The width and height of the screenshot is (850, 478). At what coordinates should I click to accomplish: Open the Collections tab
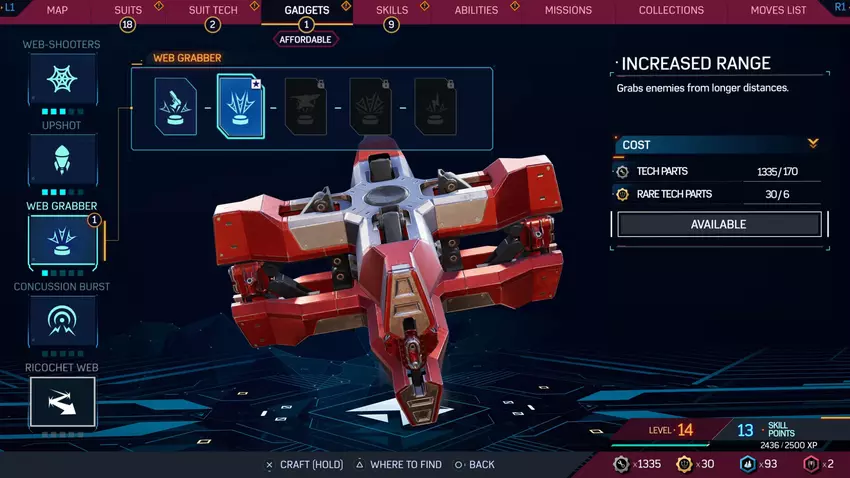click(x=671, y=10)
